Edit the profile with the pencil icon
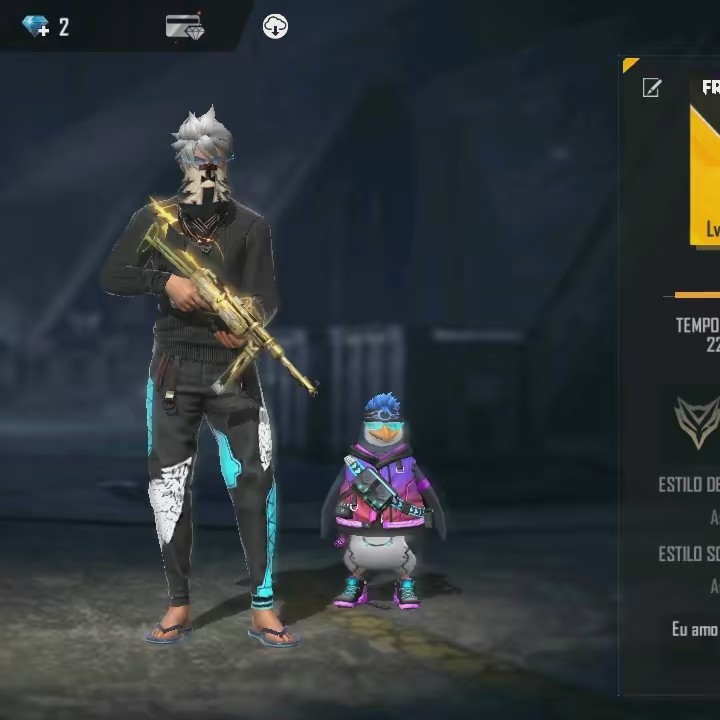 (651, 89)
